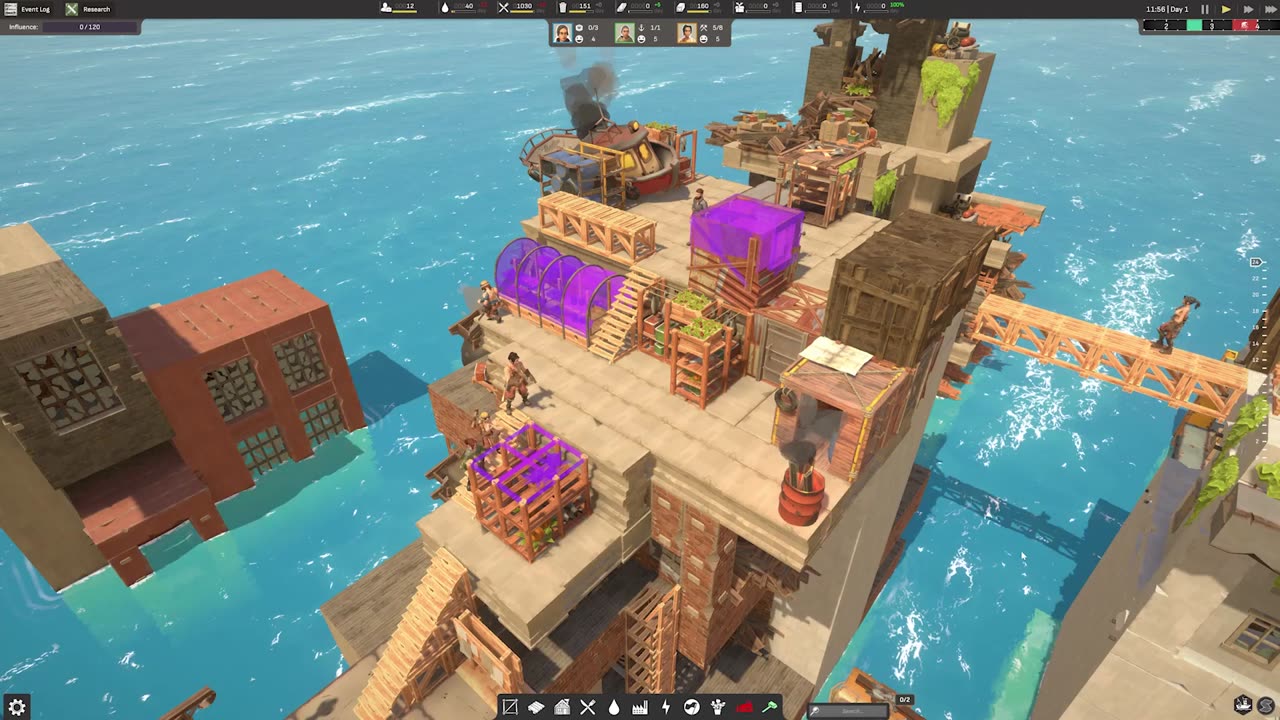Select the green hammer tool

(770, 707)
